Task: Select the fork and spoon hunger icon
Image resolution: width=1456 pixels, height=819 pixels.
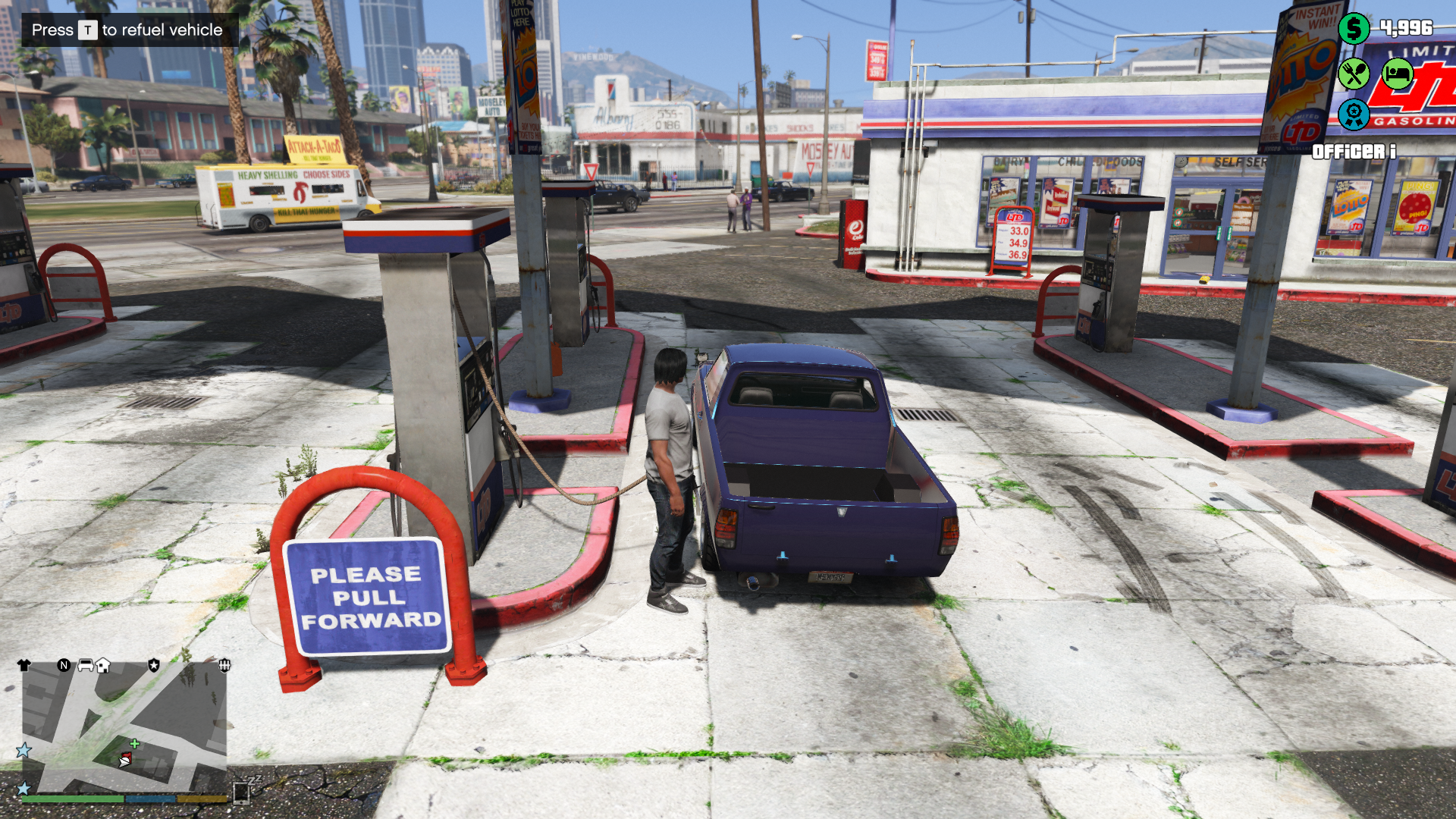Action: [1354, 74]
